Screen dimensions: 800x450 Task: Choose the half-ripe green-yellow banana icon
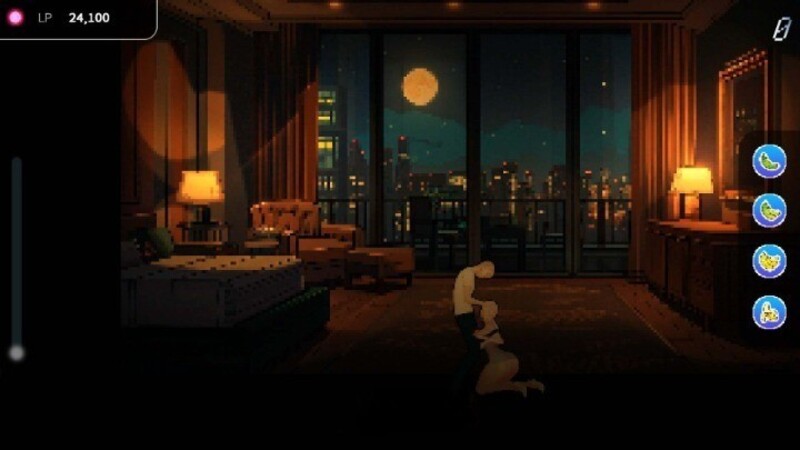pyautogui.click(x=769, y=211)
